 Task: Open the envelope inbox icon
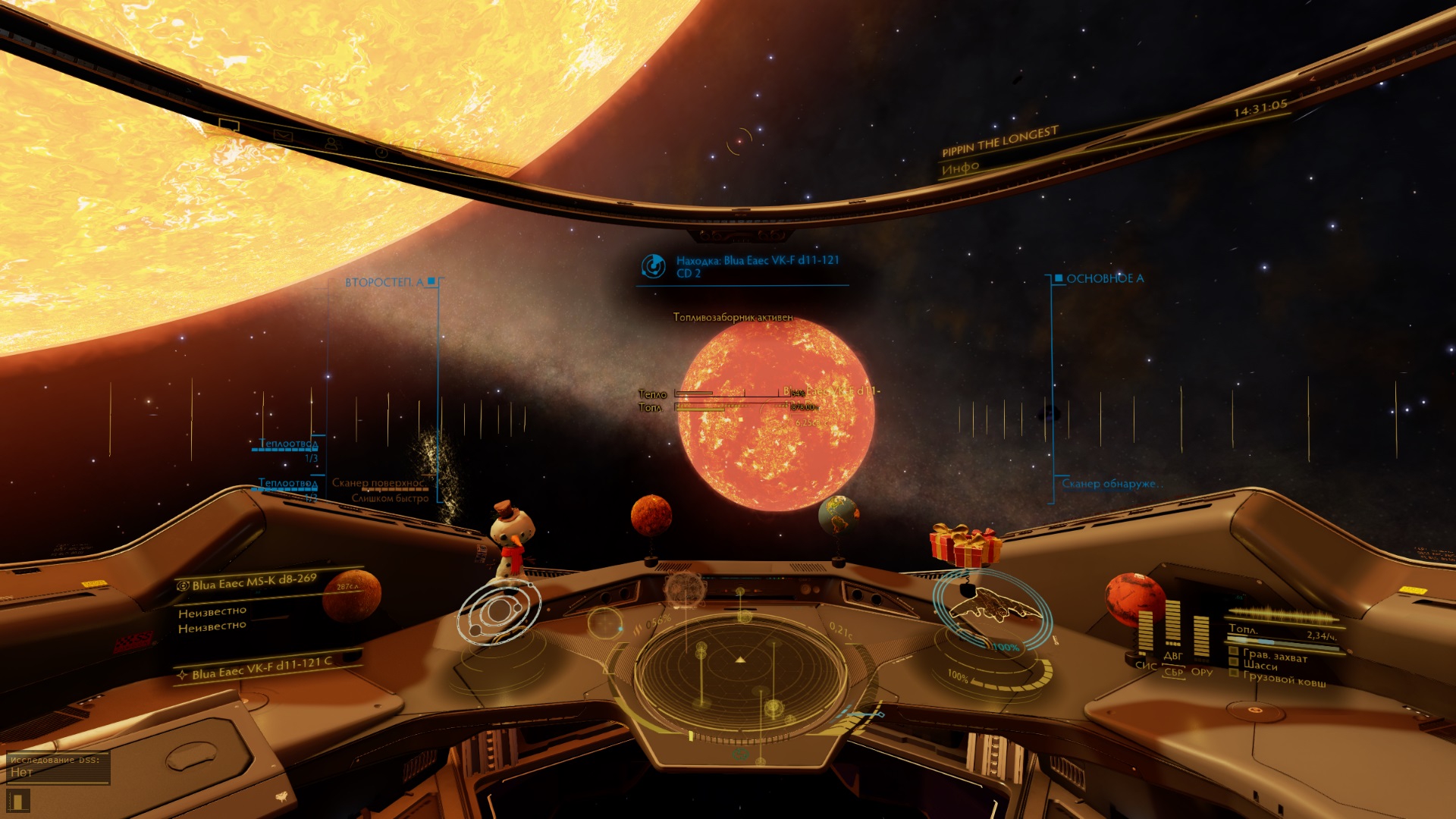click(x=282, y=136)
